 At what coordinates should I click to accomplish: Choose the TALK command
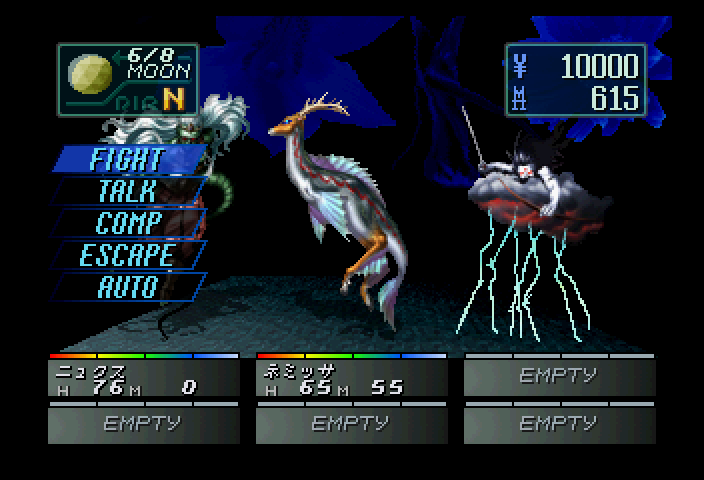click(x=127, y=190)
